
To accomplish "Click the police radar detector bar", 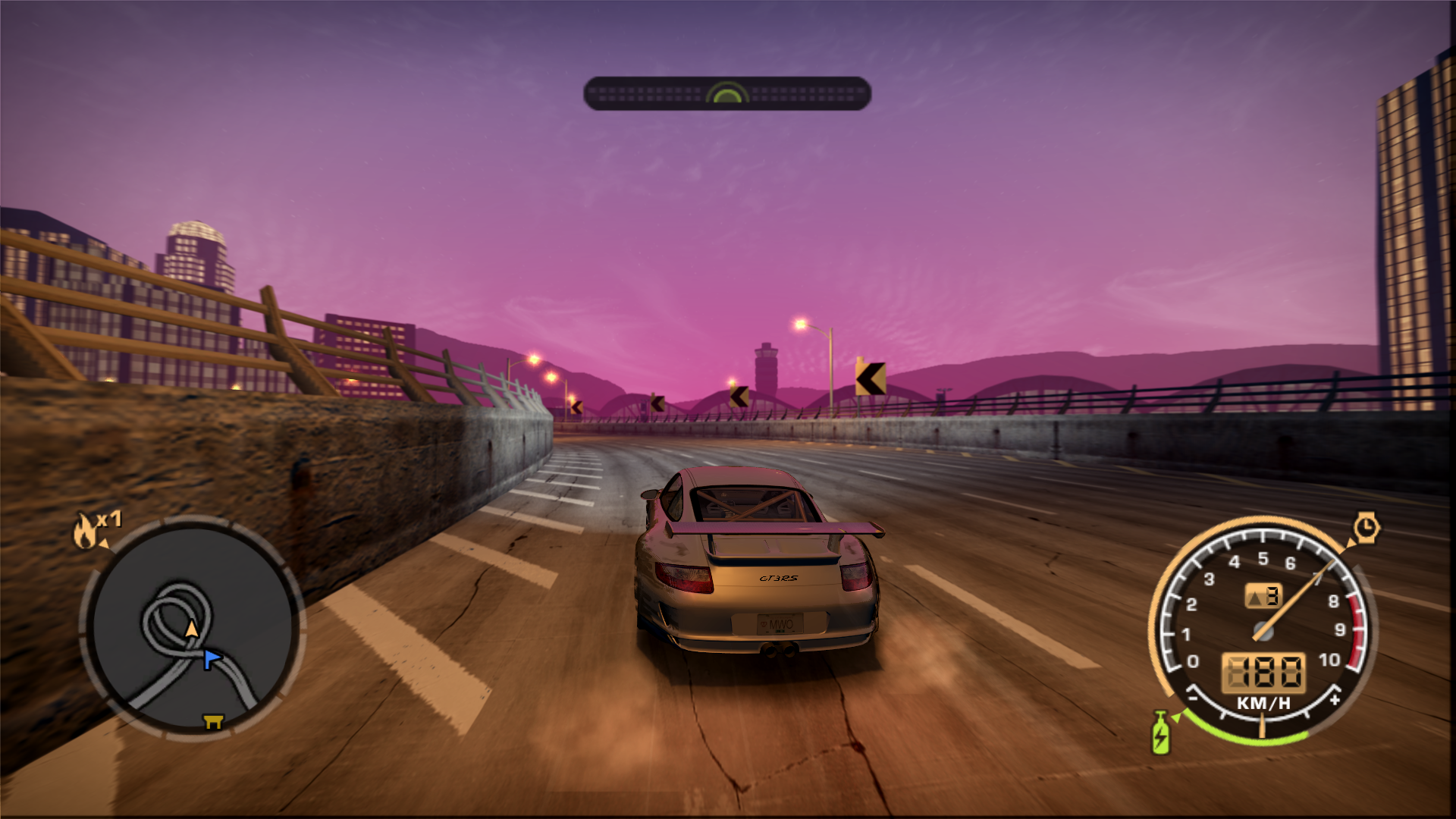I will (726, 93).
